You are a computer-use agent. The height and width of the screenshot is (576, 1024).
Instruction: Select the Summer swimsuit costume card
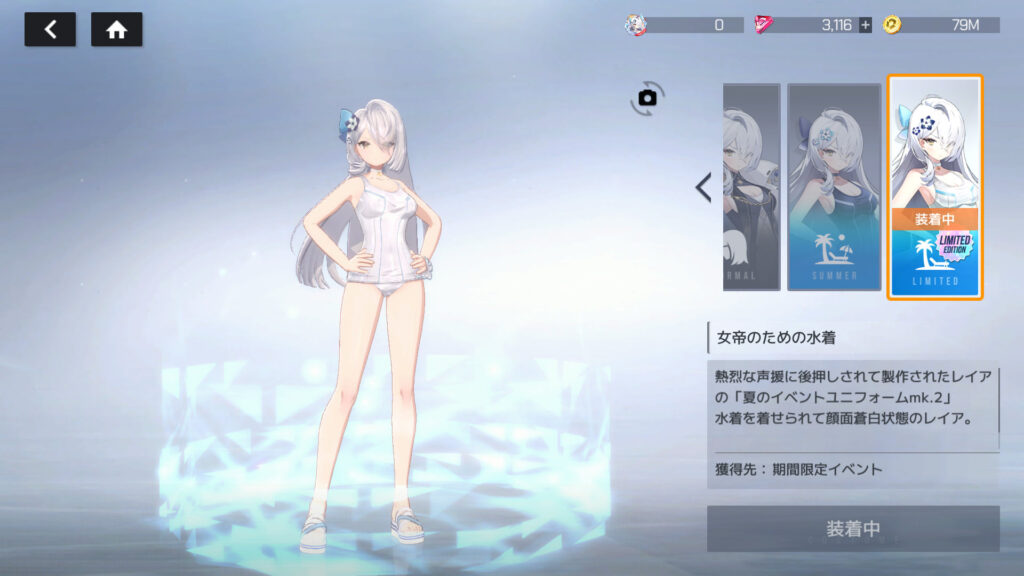[x=833, y=187]
